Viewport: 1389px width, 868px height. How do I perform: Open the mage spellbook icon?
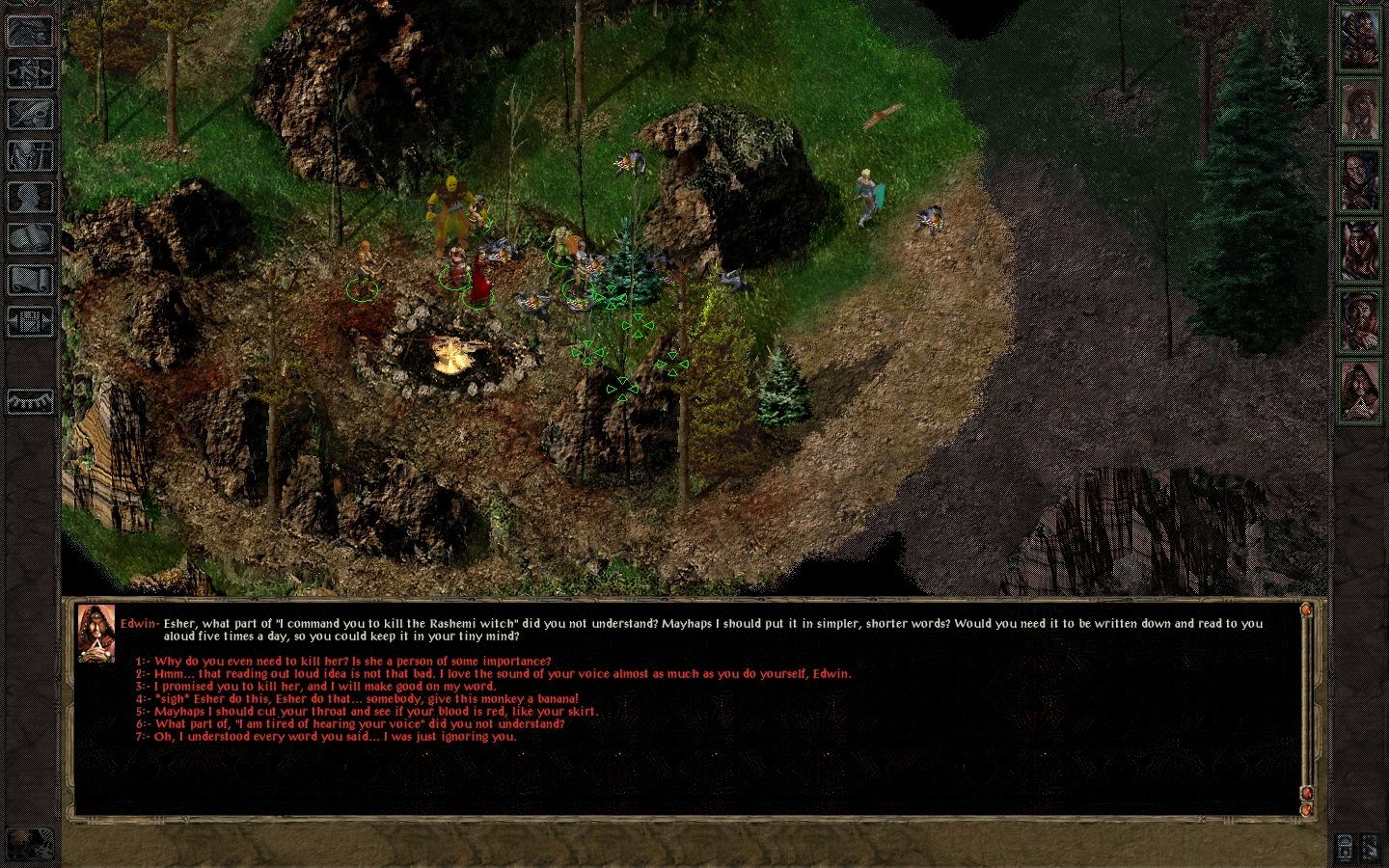coord(31,238)
